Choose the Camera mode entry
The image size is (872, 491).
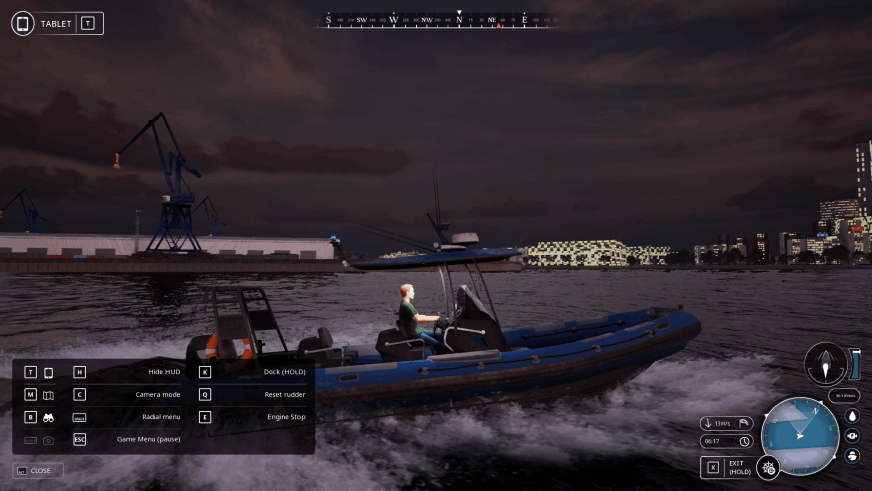[x=157, y=395]
